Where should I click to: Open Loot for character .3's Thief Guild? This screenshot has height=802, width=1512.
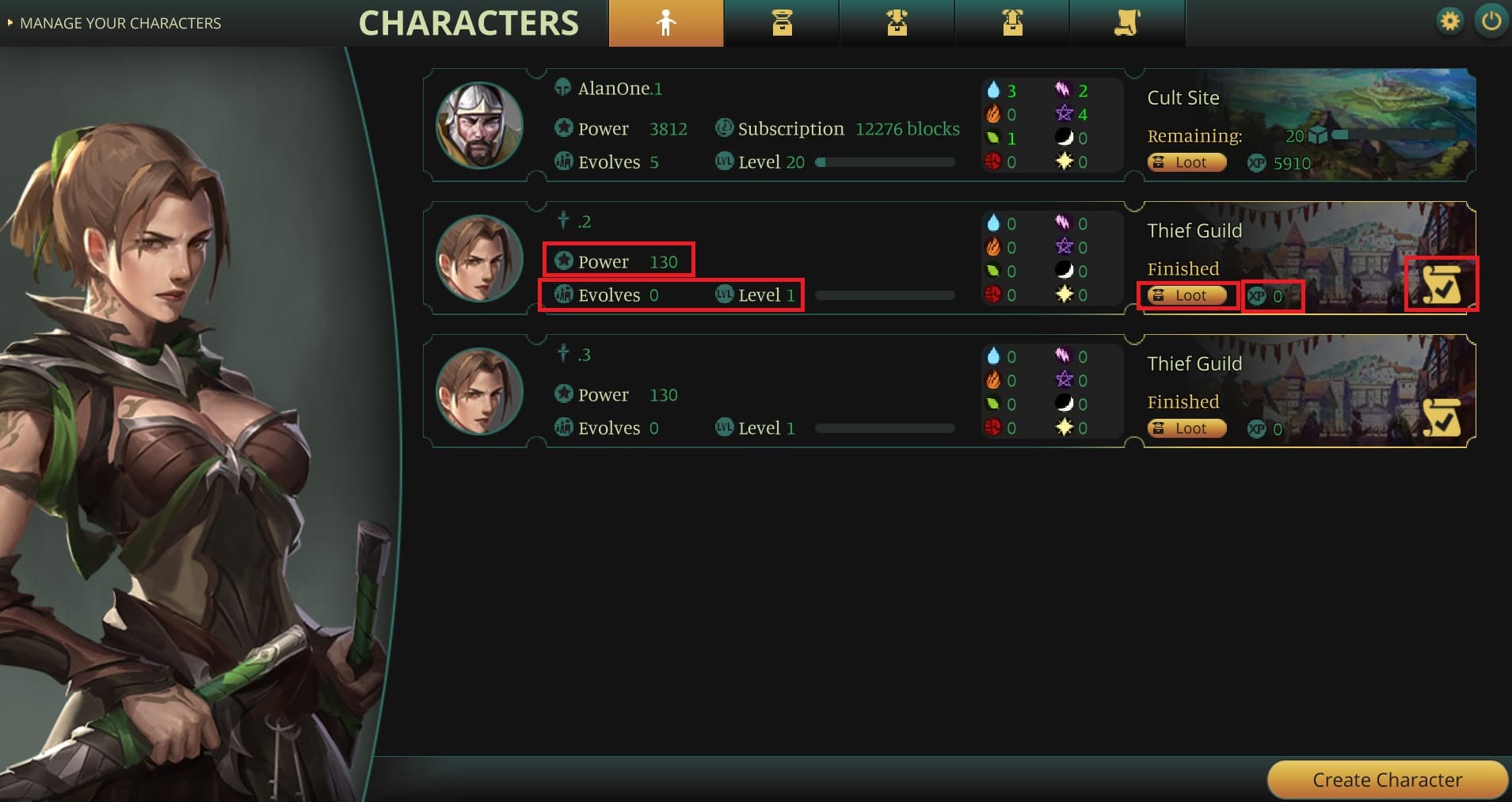pos(1186,428)
